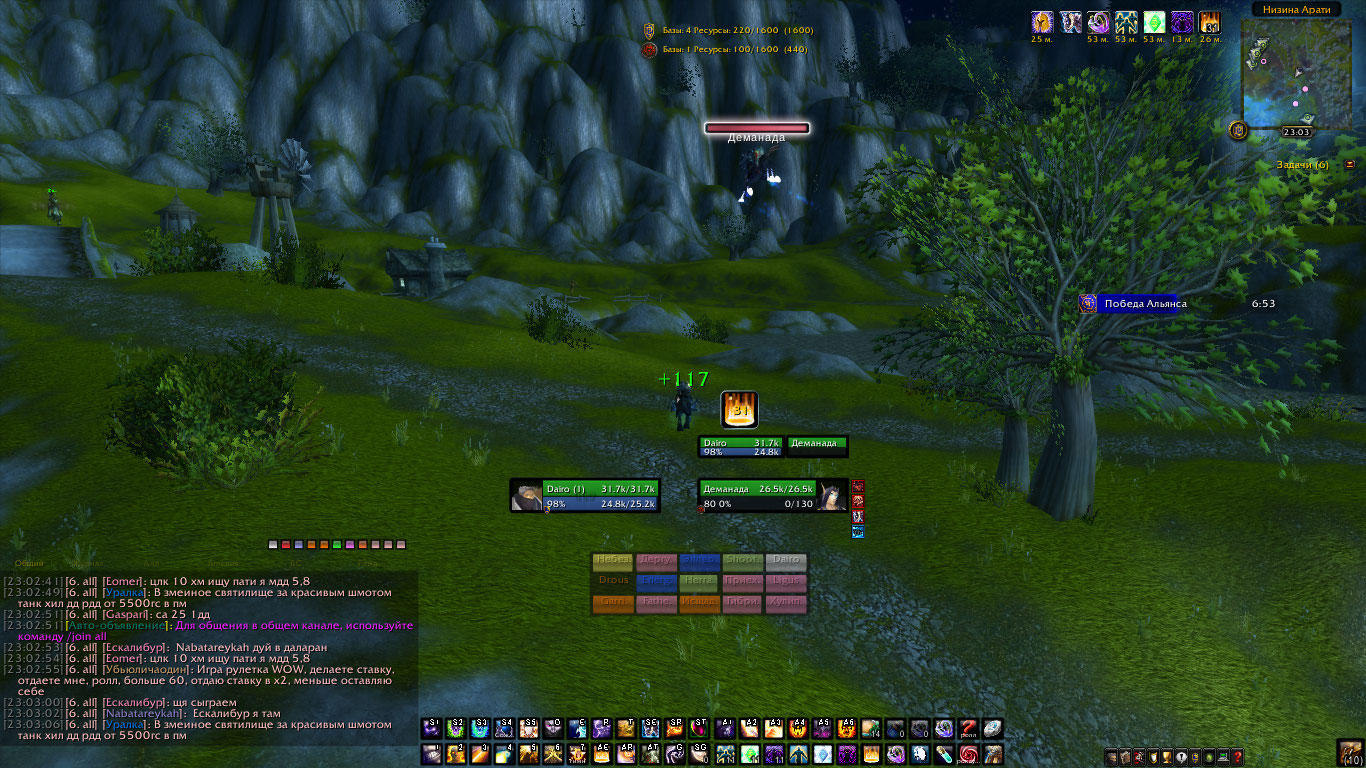
Task: Use the ability on hotkey SG
Action: click(x=699, y=754)
